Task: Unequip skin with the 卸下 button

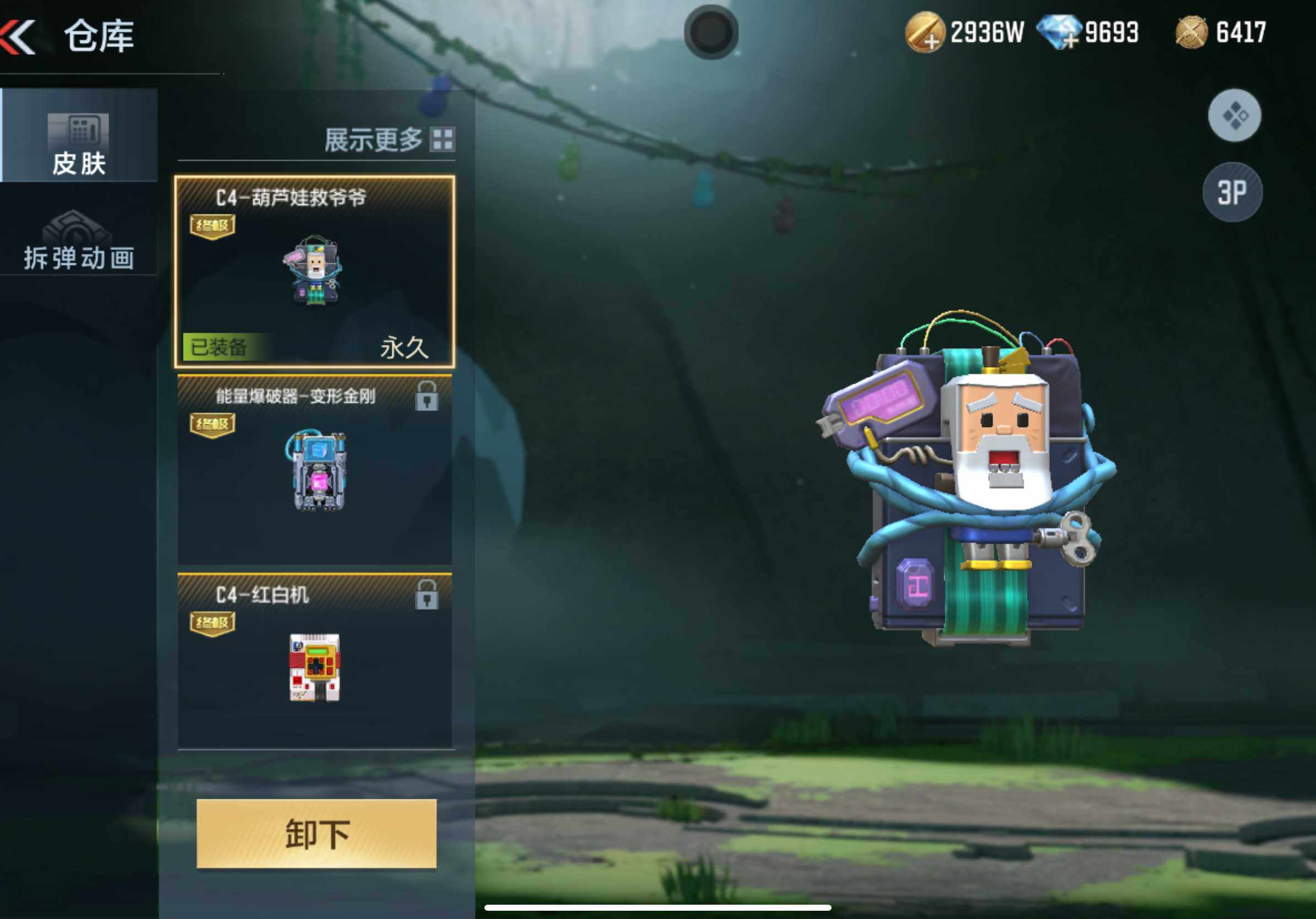Action: pos(316,833)
